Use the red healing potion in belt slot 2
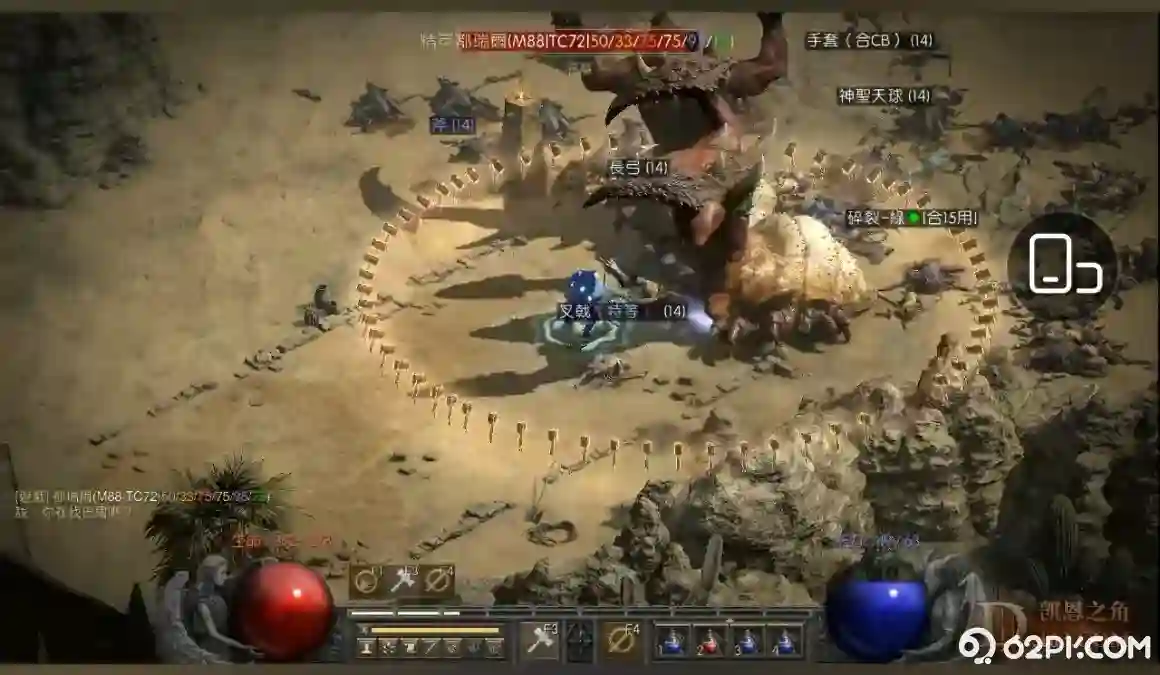 (708, 640)
